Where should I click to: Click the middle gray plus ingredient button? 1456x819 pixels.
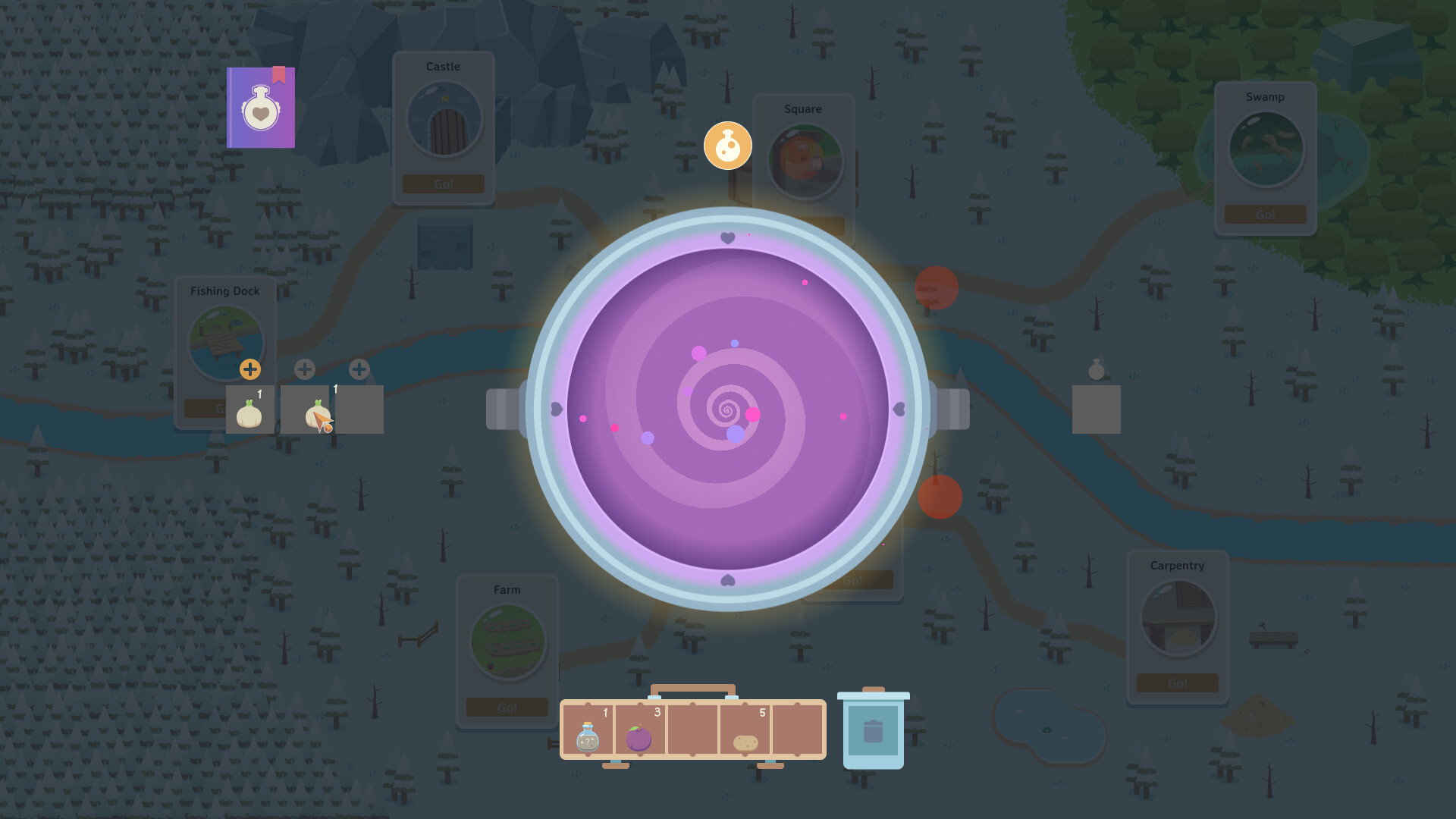pos(305,369)
